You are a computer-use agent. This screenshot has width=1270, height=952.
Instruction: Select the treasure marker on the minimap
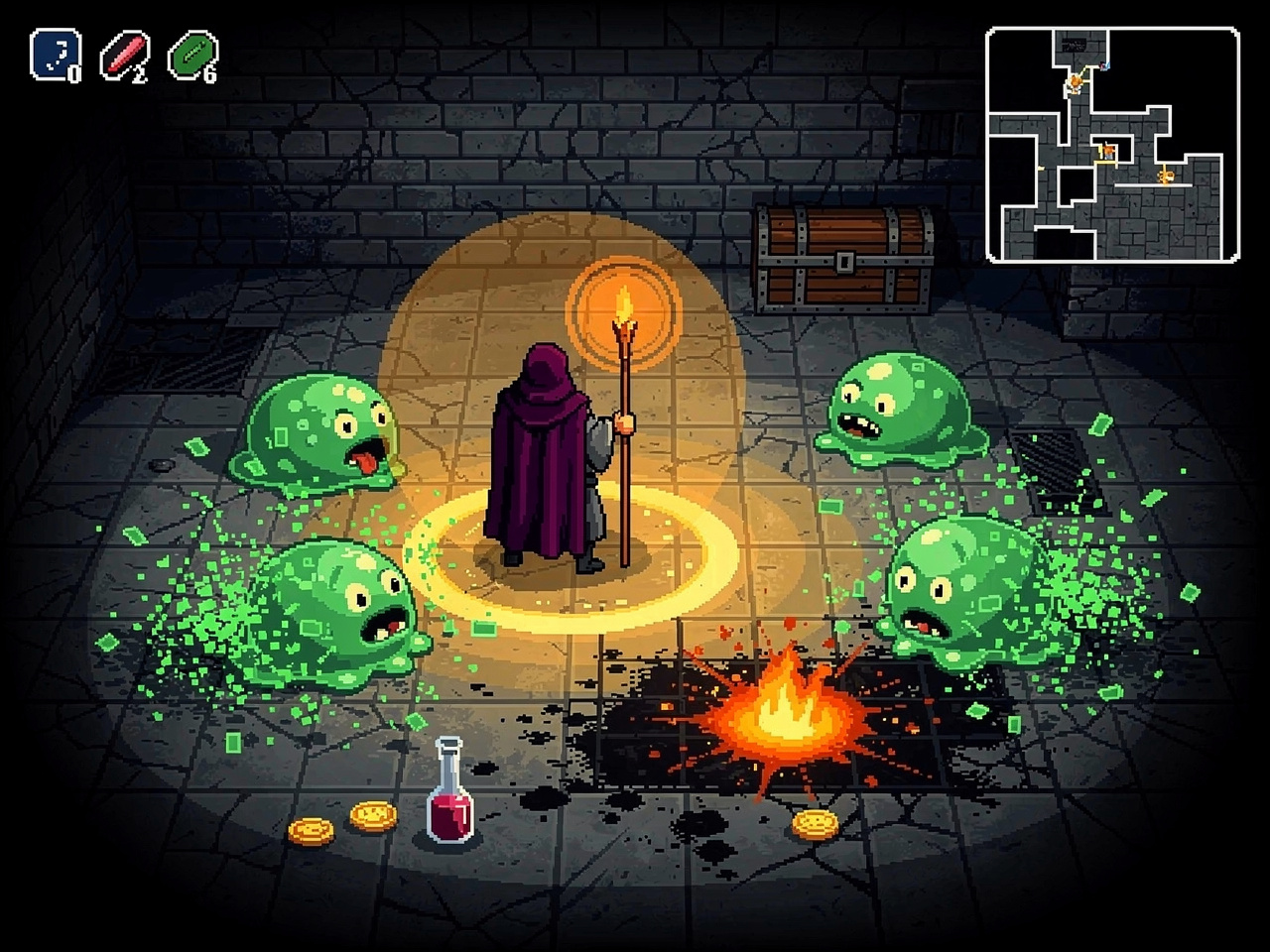pos(1165,177)
